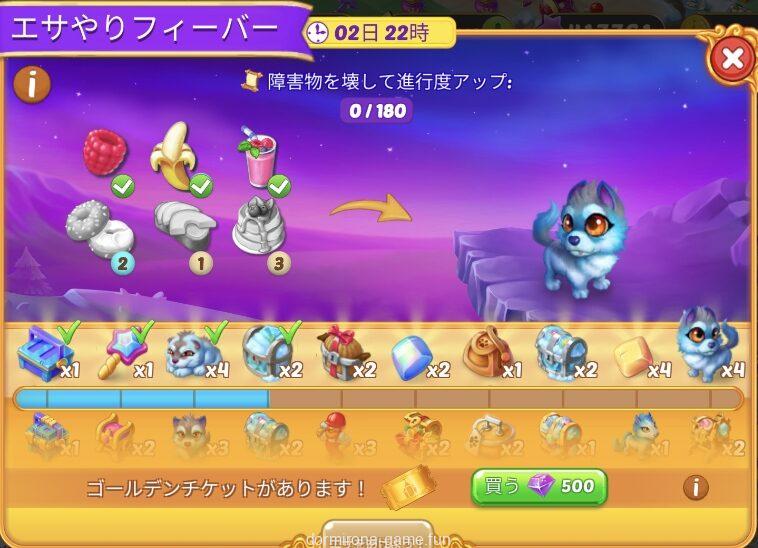Show golden ticket info details
758x548 pixels.
(x=695, y=487)
